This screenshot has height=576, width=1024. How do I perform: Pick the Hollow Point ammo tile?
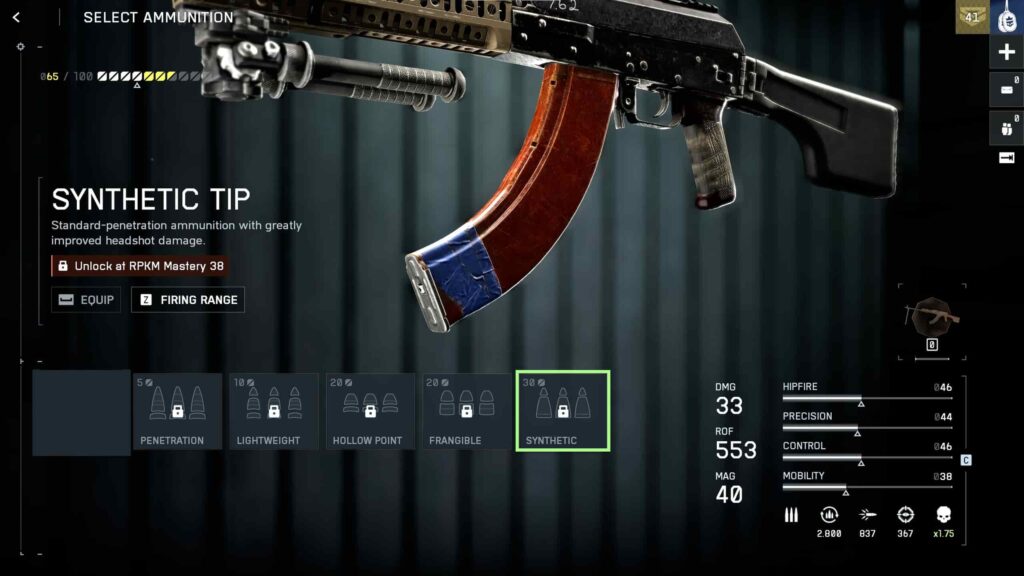click(x=370, y=411)
